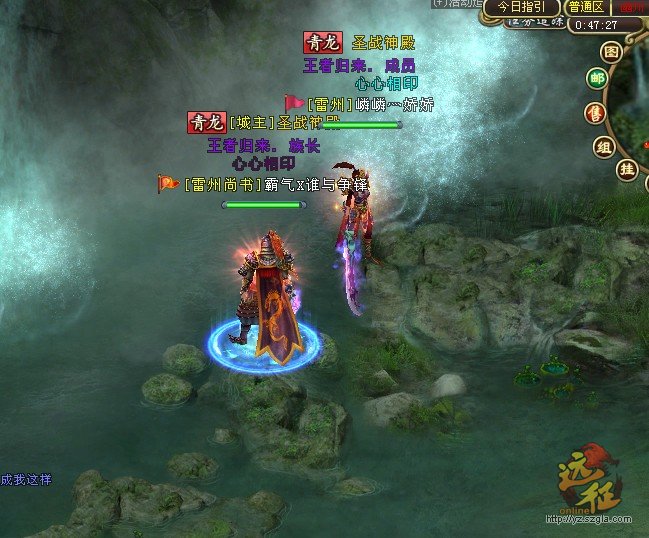The image size is (649, 538).
Task: Open the team panel via 组 icon
Action: (x=604, y=147)
